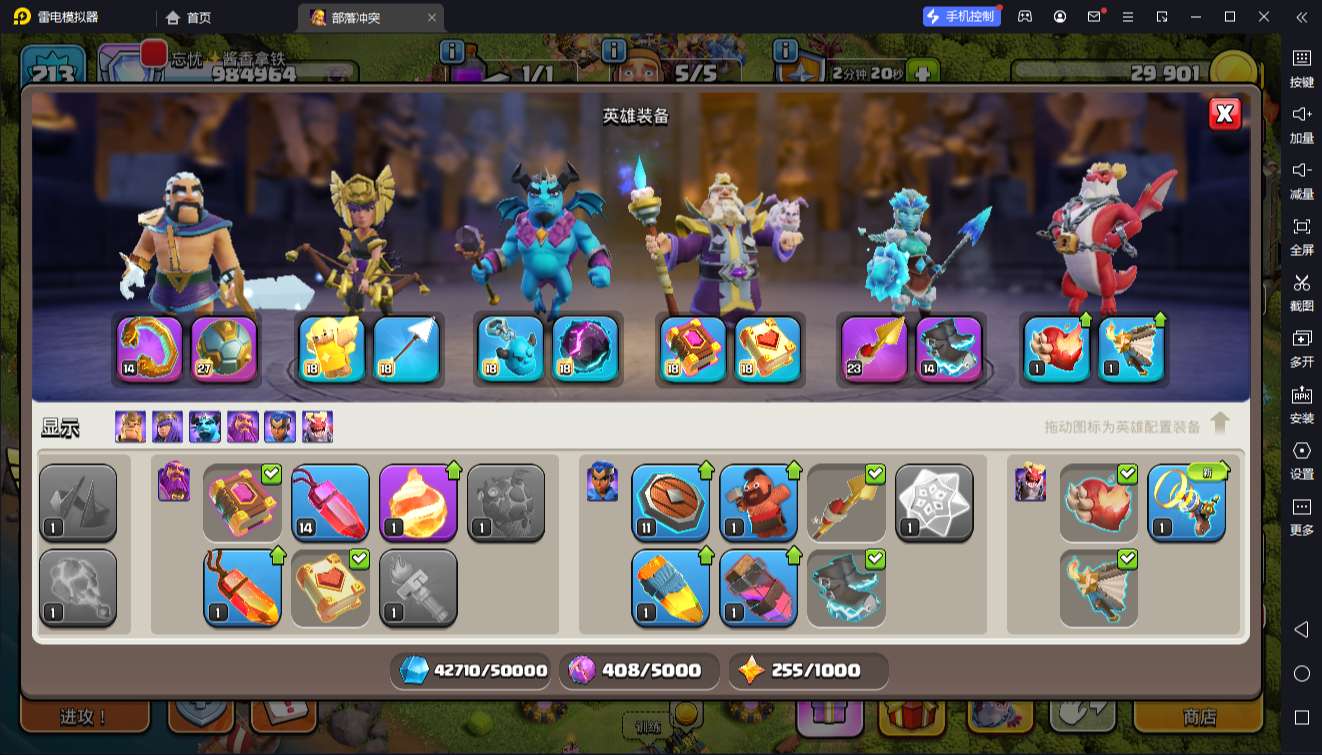Screen dimensions: 1322x755
Task: Select the equipped level 23 rocket spear
Action: [873, 349]
